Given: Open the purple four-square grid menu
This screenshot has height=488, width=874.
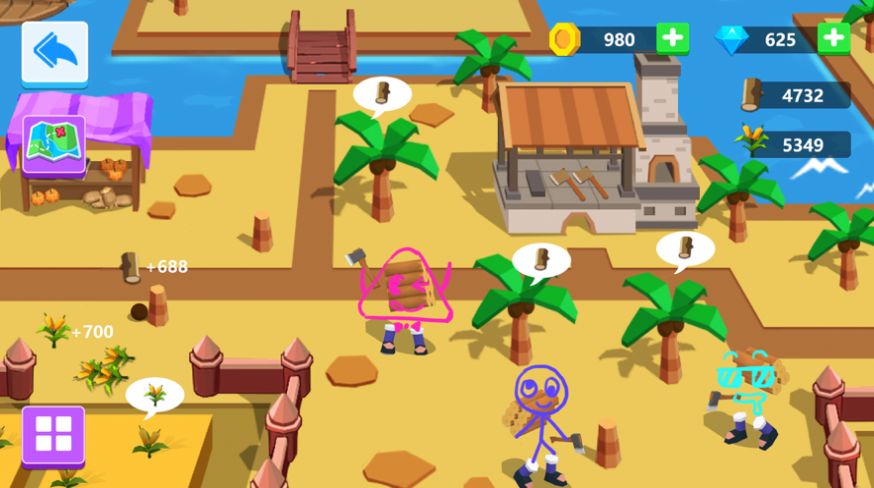Looking at the screenshot, I should point(53,435).
